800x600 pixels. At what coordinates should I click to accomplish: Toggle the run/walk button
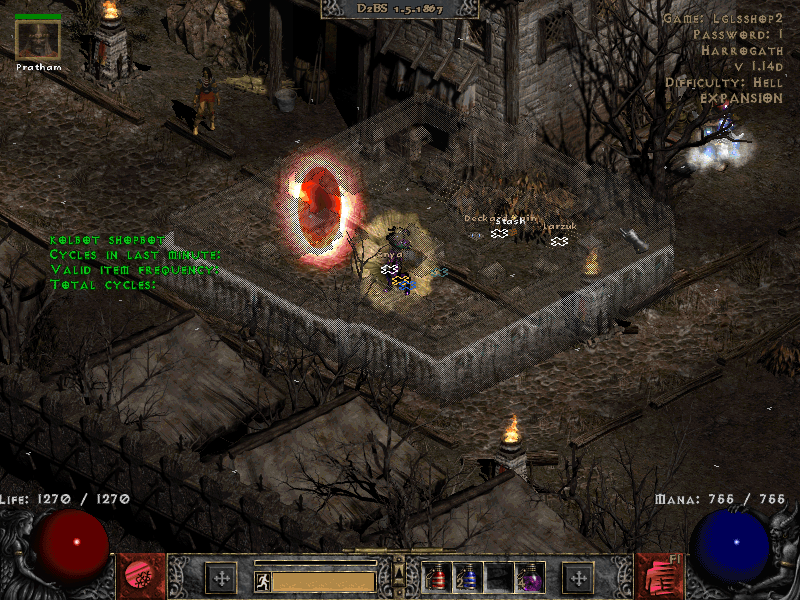[262, 581]
